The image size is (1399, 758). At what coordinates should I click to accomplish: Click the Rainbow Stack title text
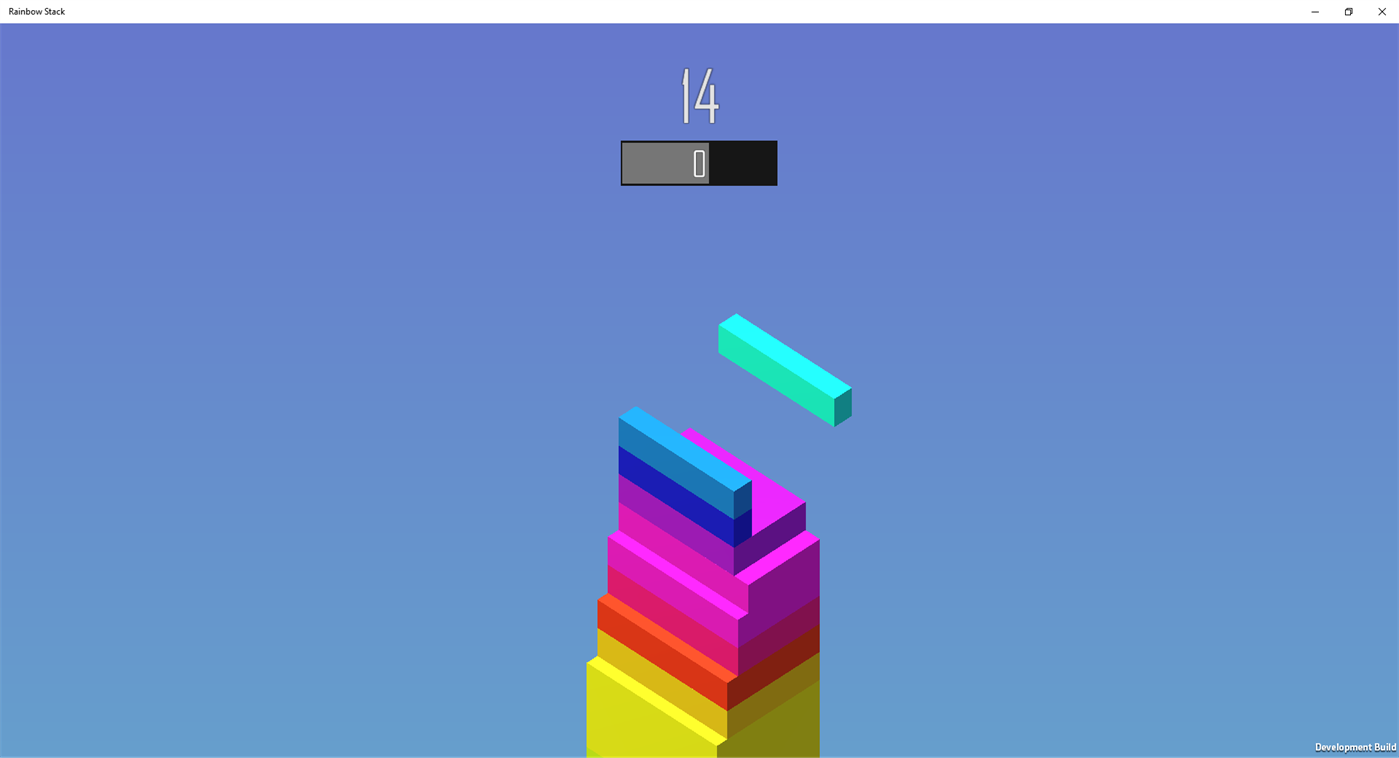[35, 11]
